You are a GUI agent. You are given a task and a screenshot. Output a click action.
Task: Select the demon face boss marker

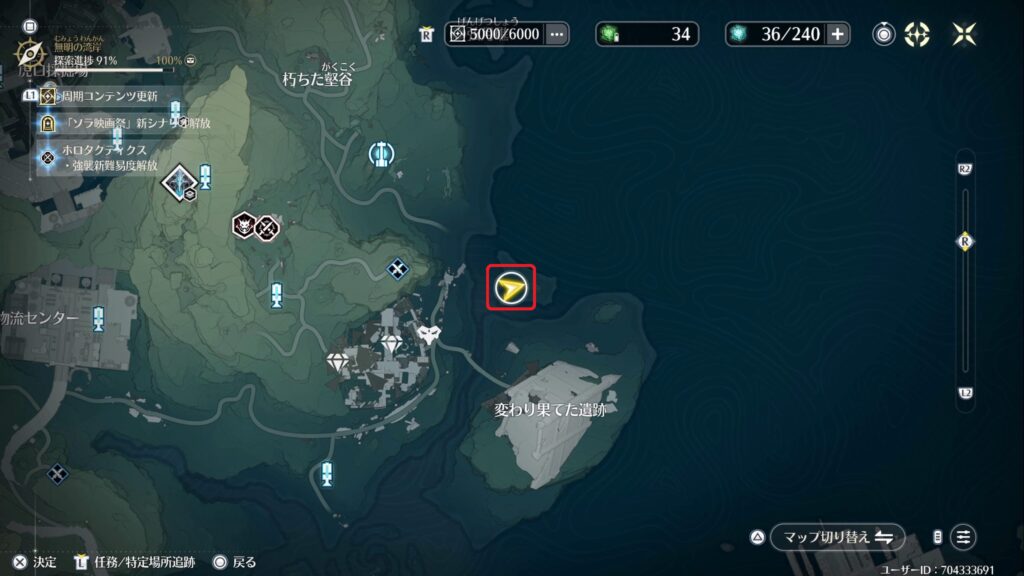(x=244, y=227)
